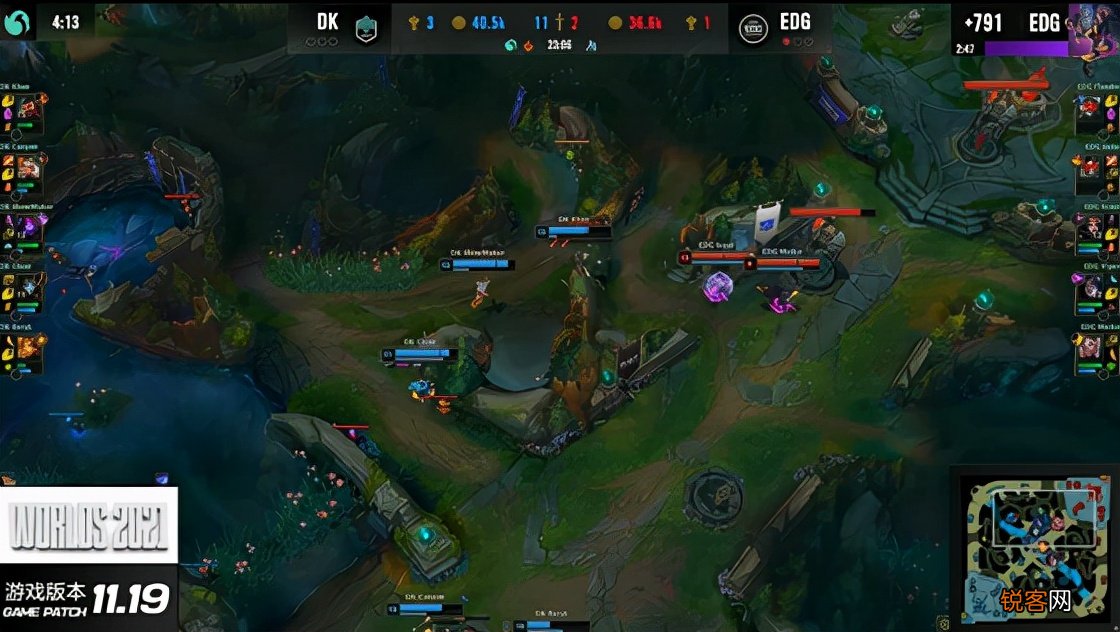Select EDG Scout's champion portrait
Screen dimensions: 1120x632
click(1092, 226)
